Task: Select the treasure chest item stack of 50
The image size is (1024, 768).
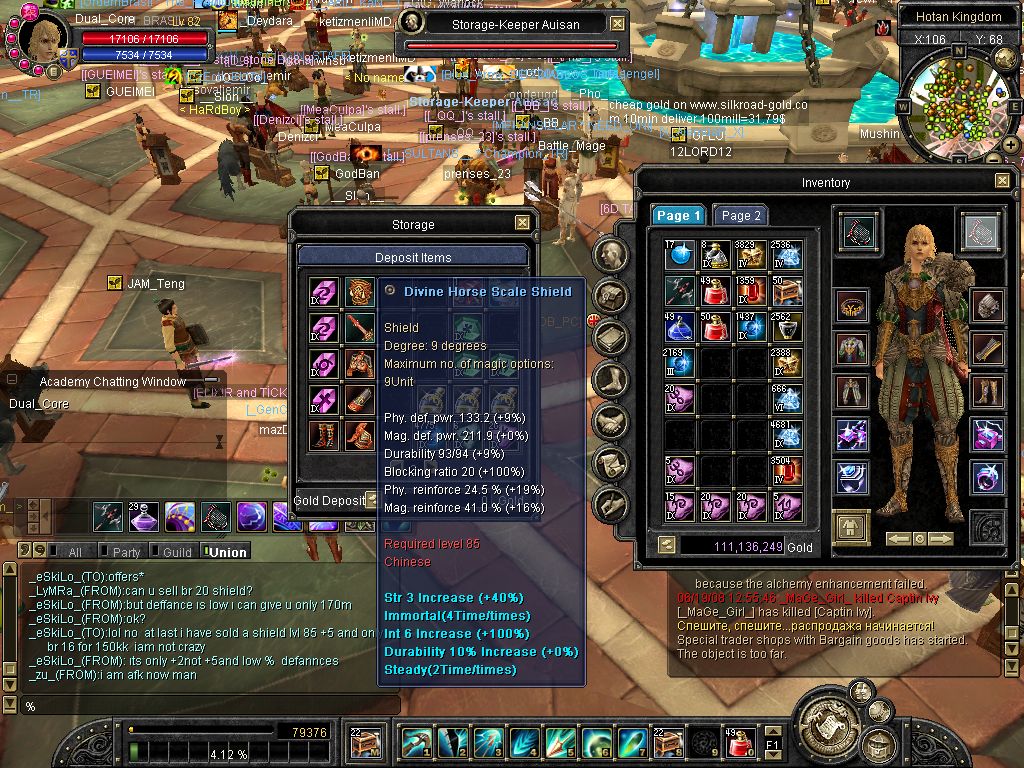Action: (x=784, y=290)
